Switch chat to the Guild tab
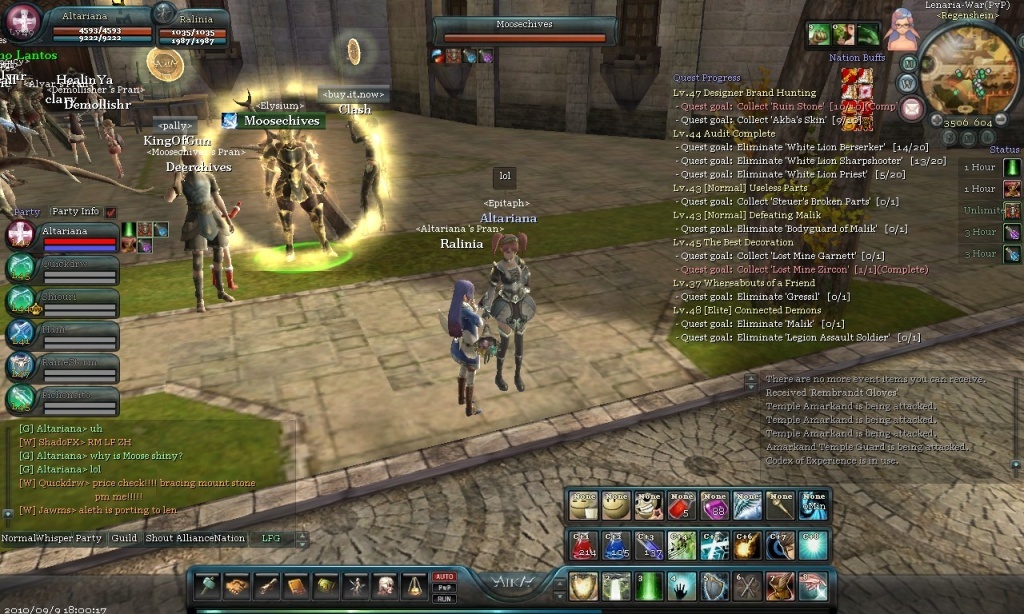1024x614 pixels. point(124,538)
